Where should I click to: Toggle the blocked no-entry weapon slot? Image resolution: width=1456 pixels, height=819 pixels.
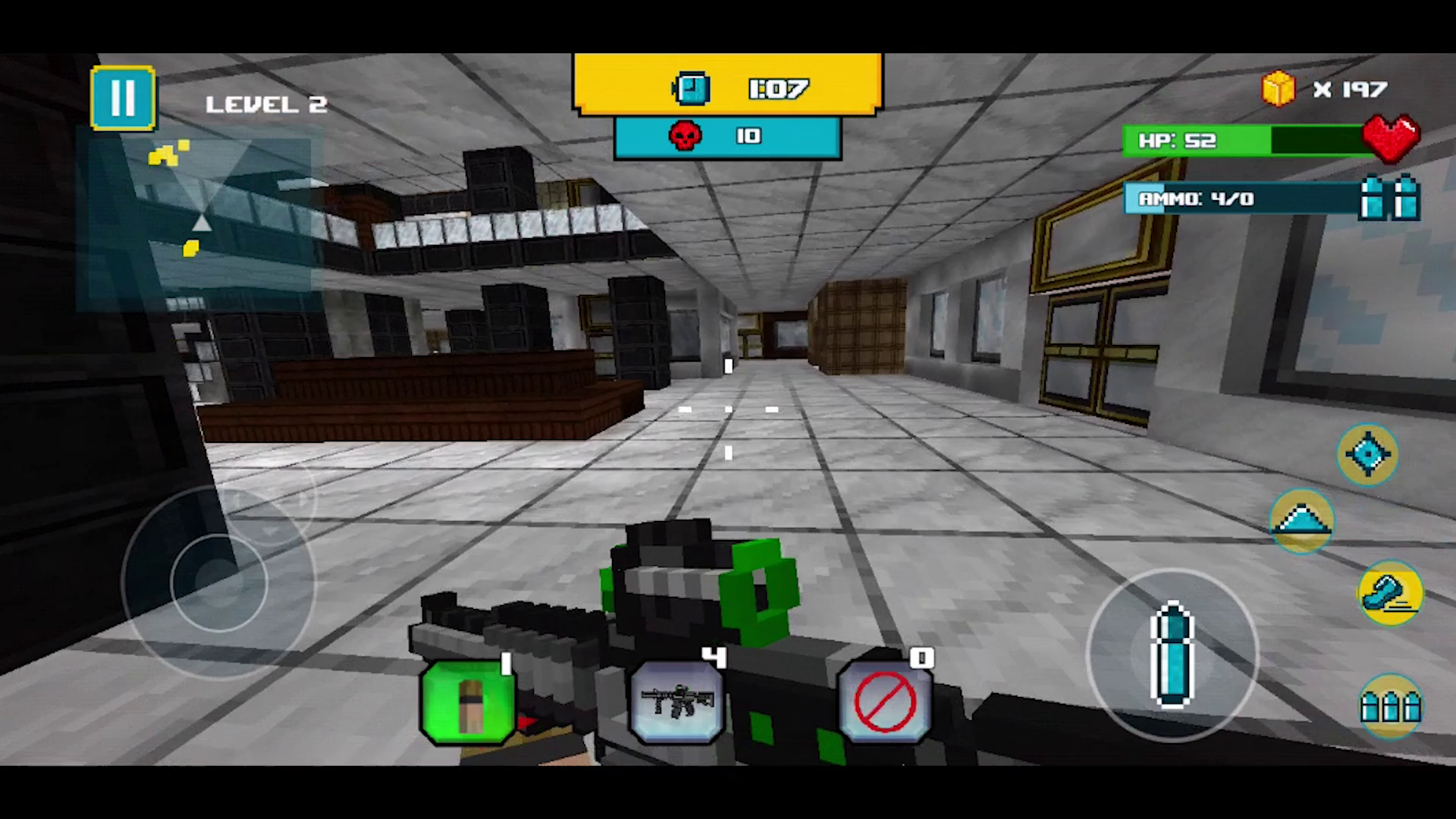point(884,701)
